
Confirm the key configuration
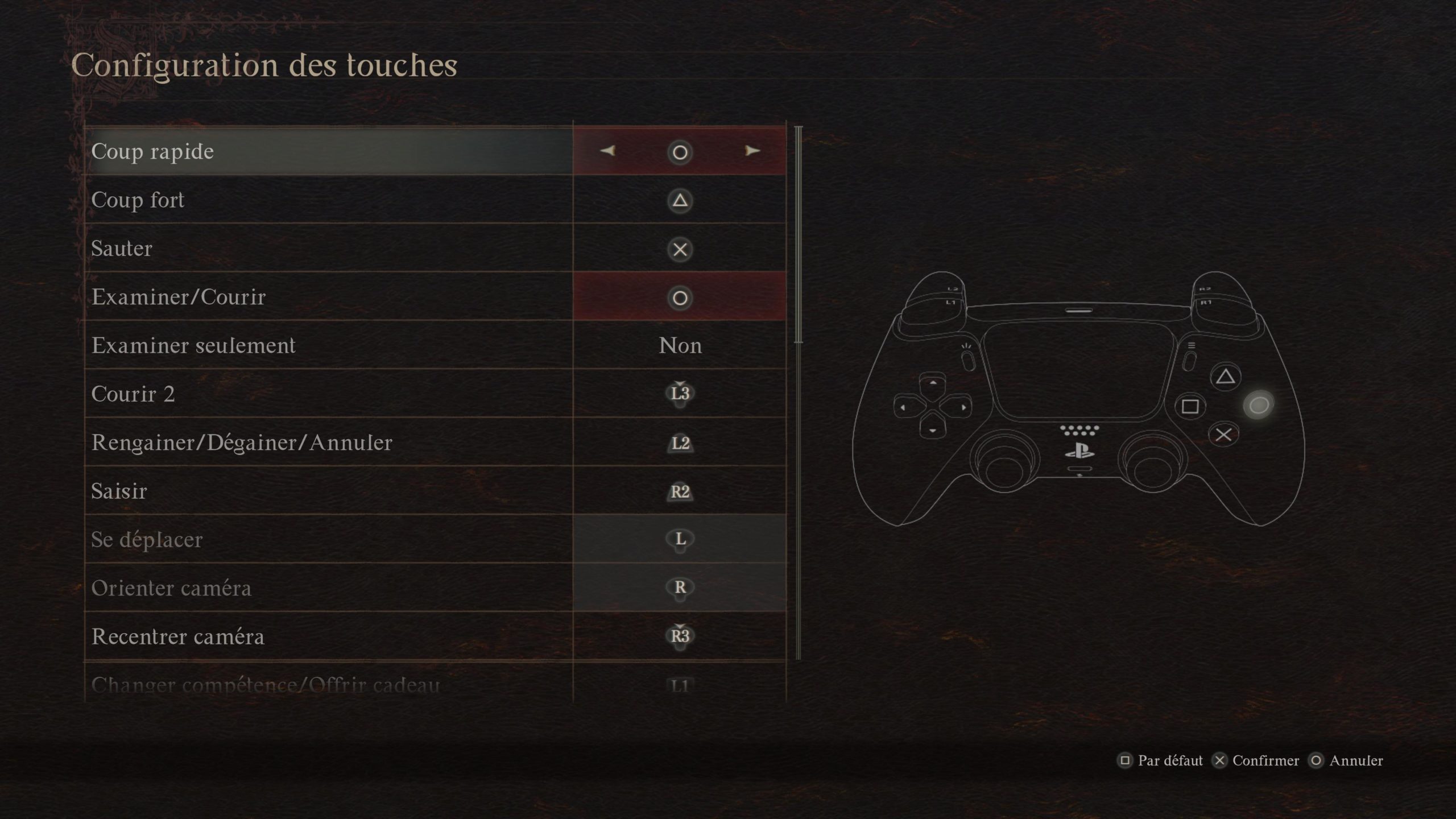(1256, 761)
